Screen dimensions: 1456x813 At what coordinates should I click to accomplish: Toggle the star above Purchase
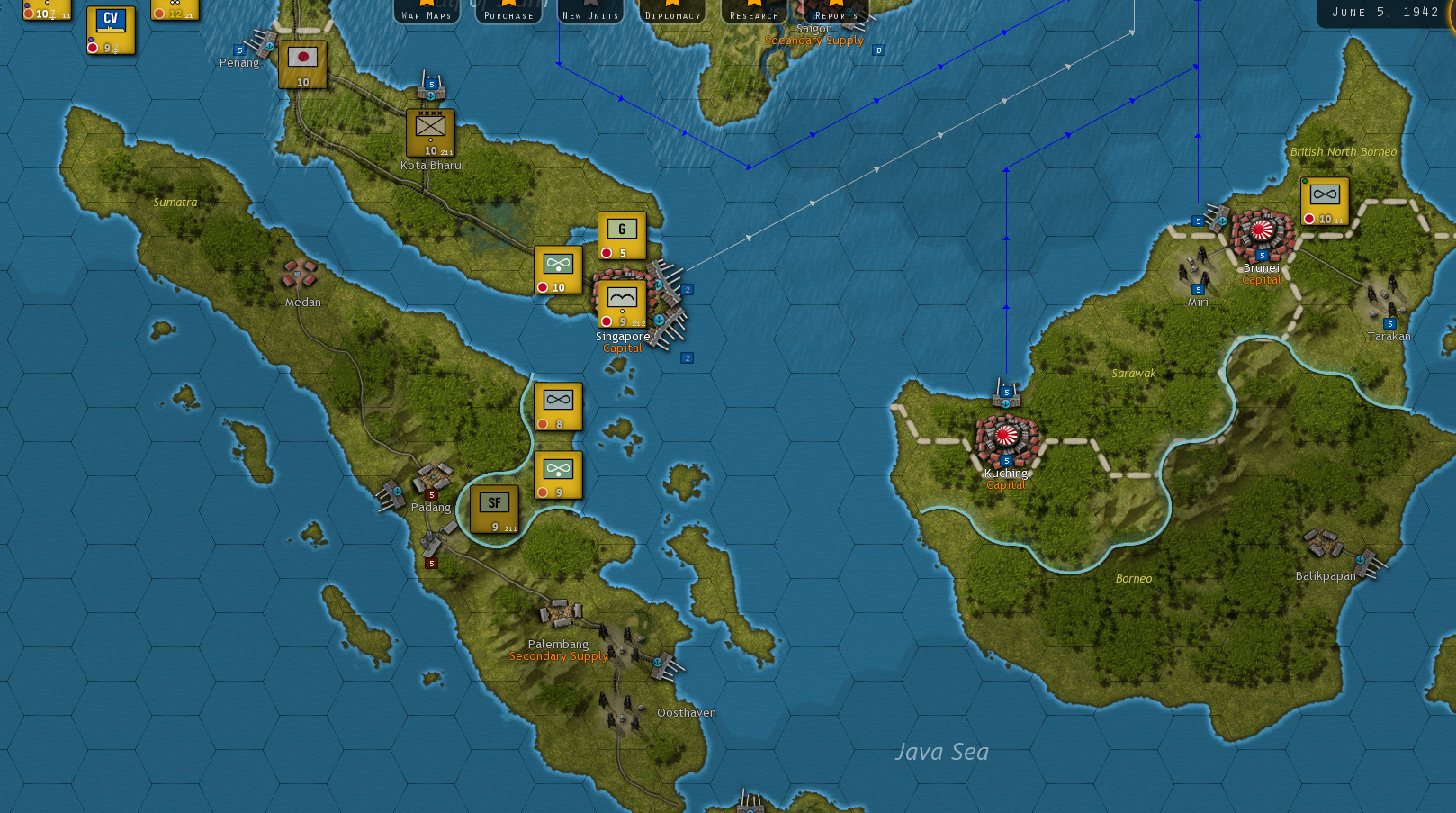[508, 4]
